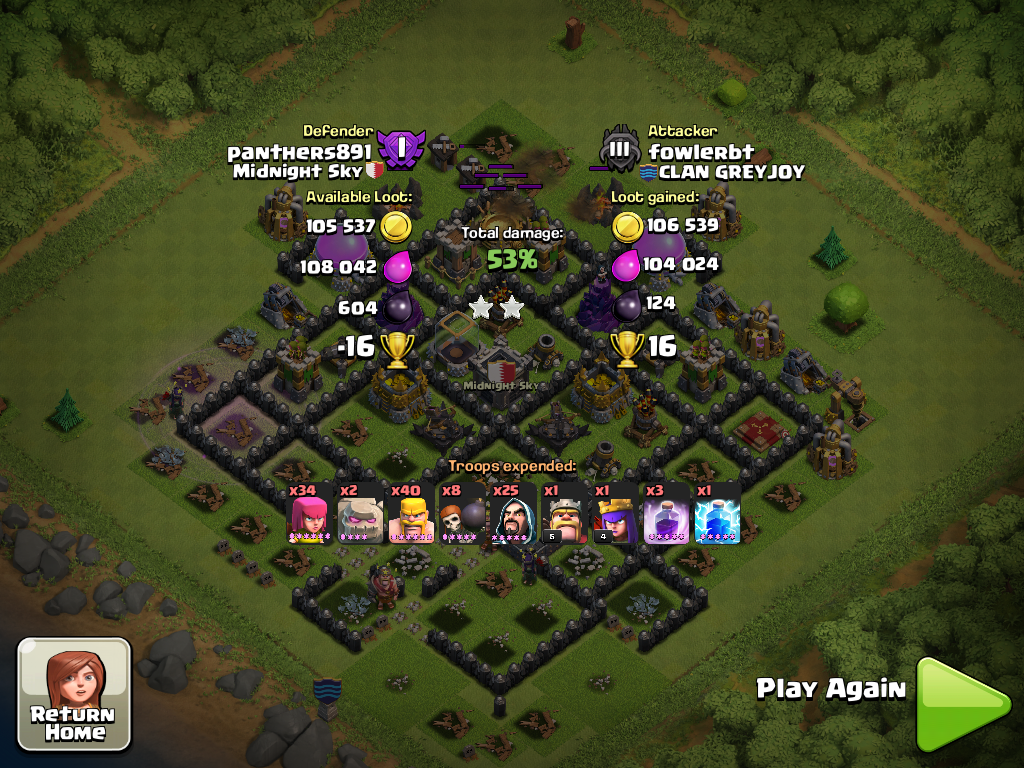View the CLAN GREYJOY clan label
This screenshot has width=1024, height=768.
[722, 172]
